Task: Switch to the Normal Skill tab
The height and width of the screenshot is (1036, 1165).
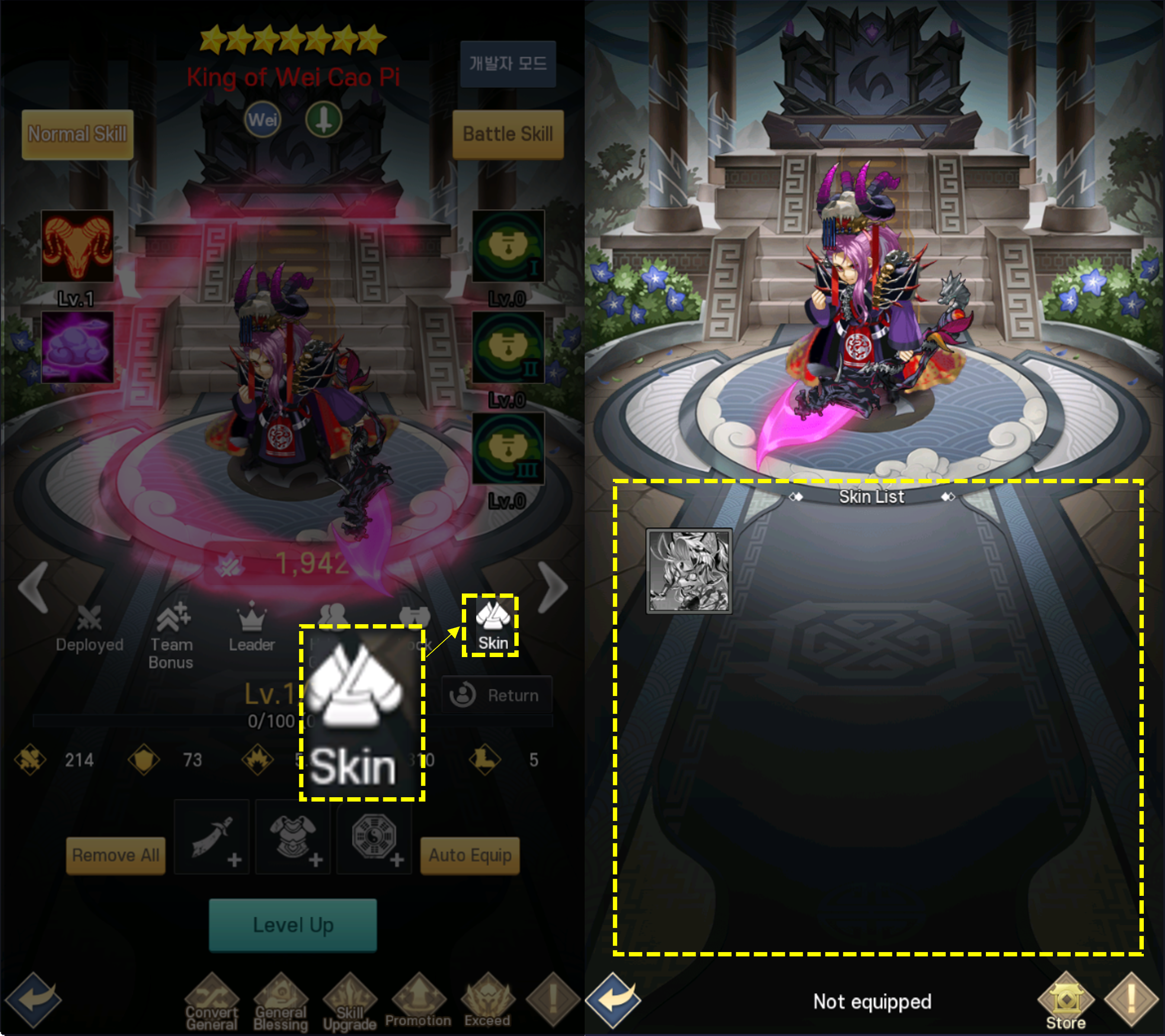Action: [x=77, y=134]
